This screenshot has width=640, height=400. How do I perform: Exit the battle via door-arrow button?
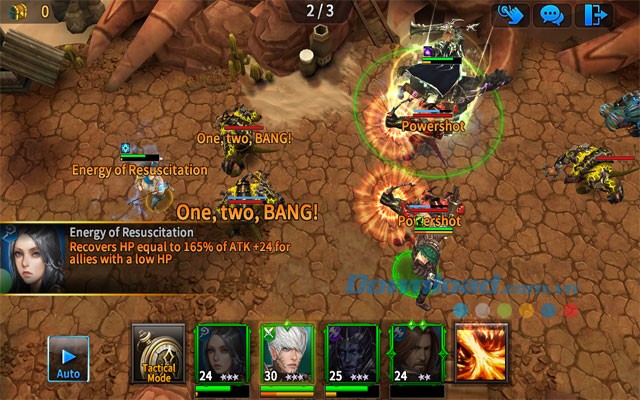point(598,15)
